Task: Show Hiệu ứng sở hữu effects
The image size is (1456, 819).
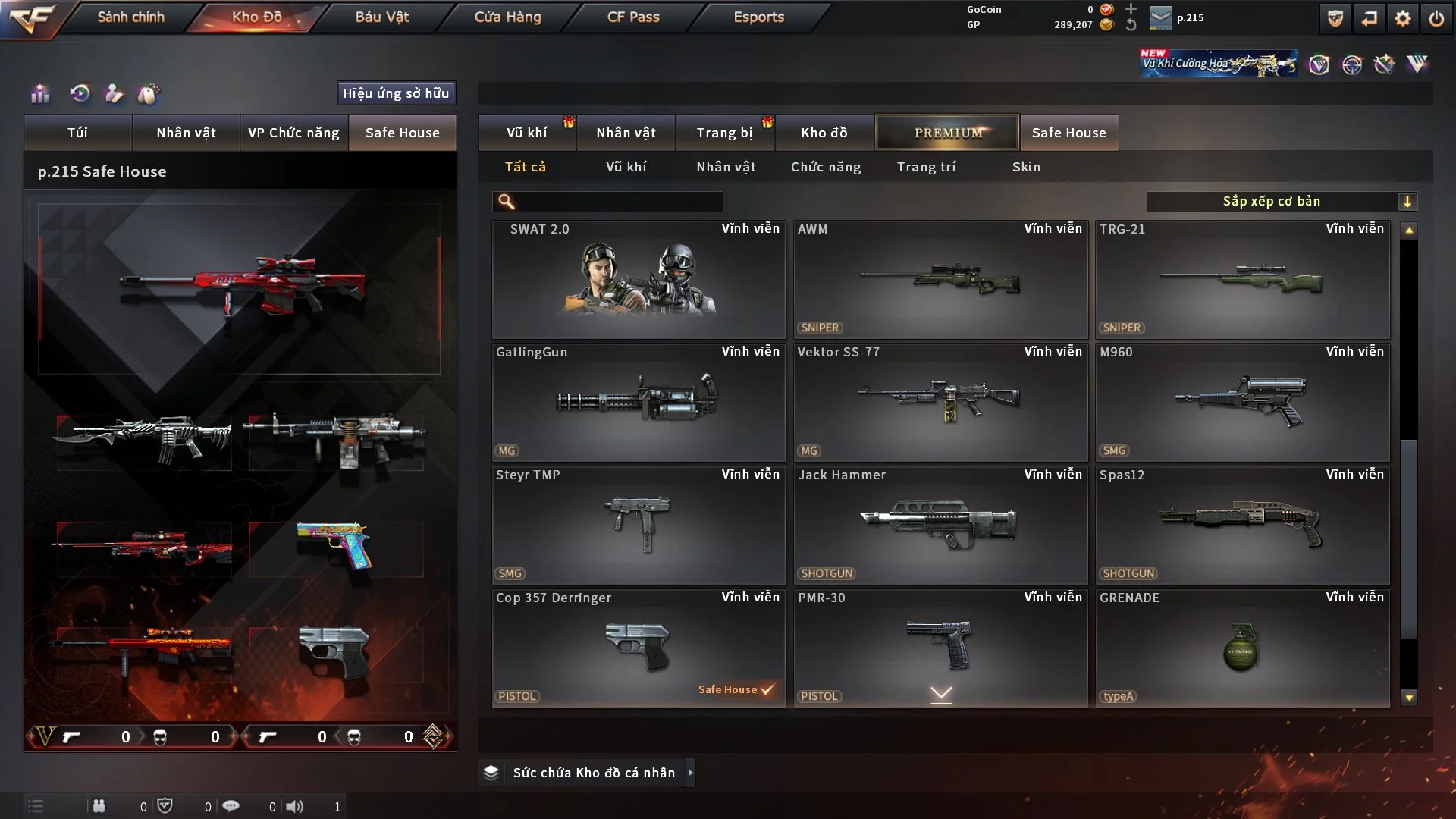Action: (x=396, y=93)
